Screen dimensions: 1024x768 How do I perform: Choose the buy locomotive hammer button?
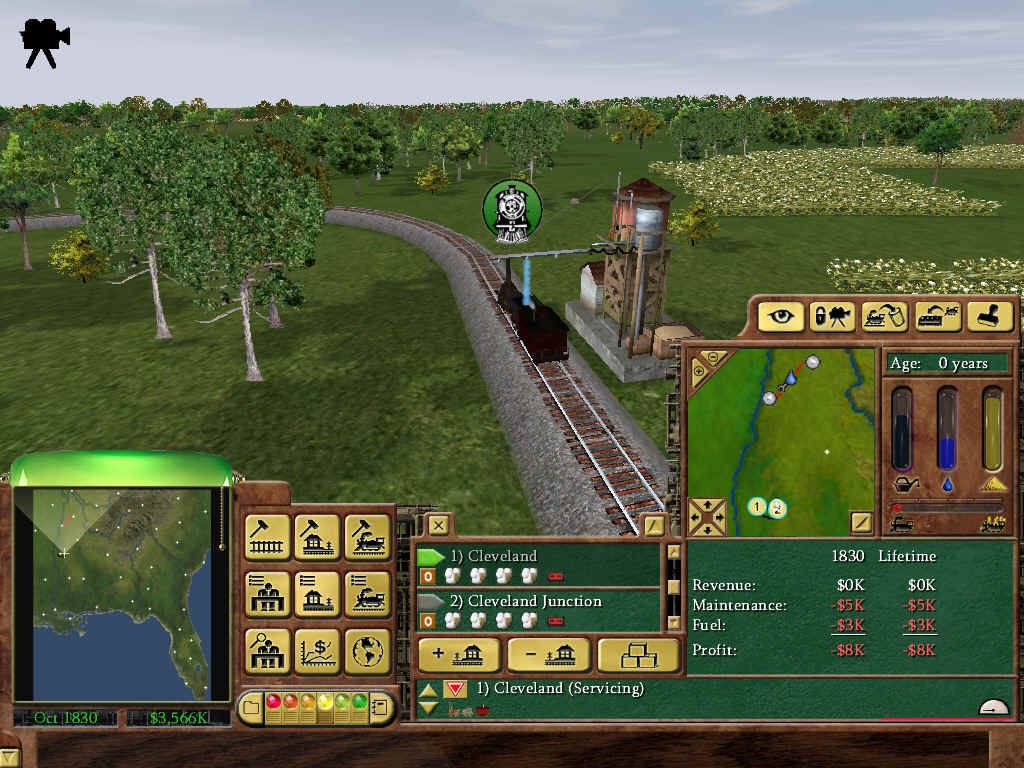(367, 537)
